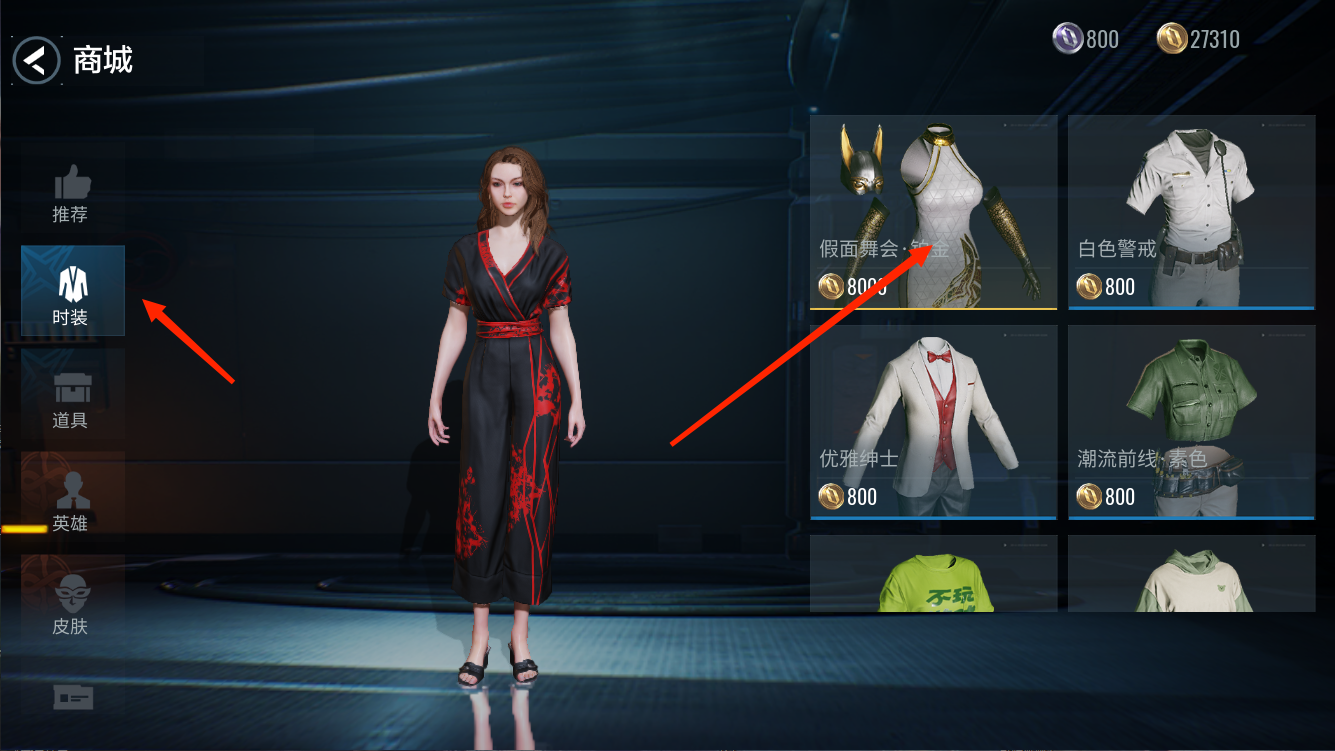The height and width of the screenshot is (751, 1335).
Task: Click the purple currency balance icon
Action: [x=1068, y=39]
